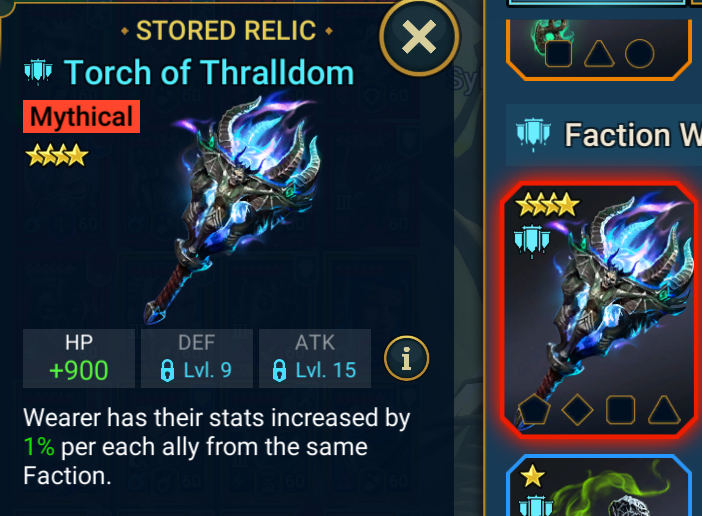Close the Stored Relic panel
The height and width of the screenshot is (516, 702).
tap(419, 39)
